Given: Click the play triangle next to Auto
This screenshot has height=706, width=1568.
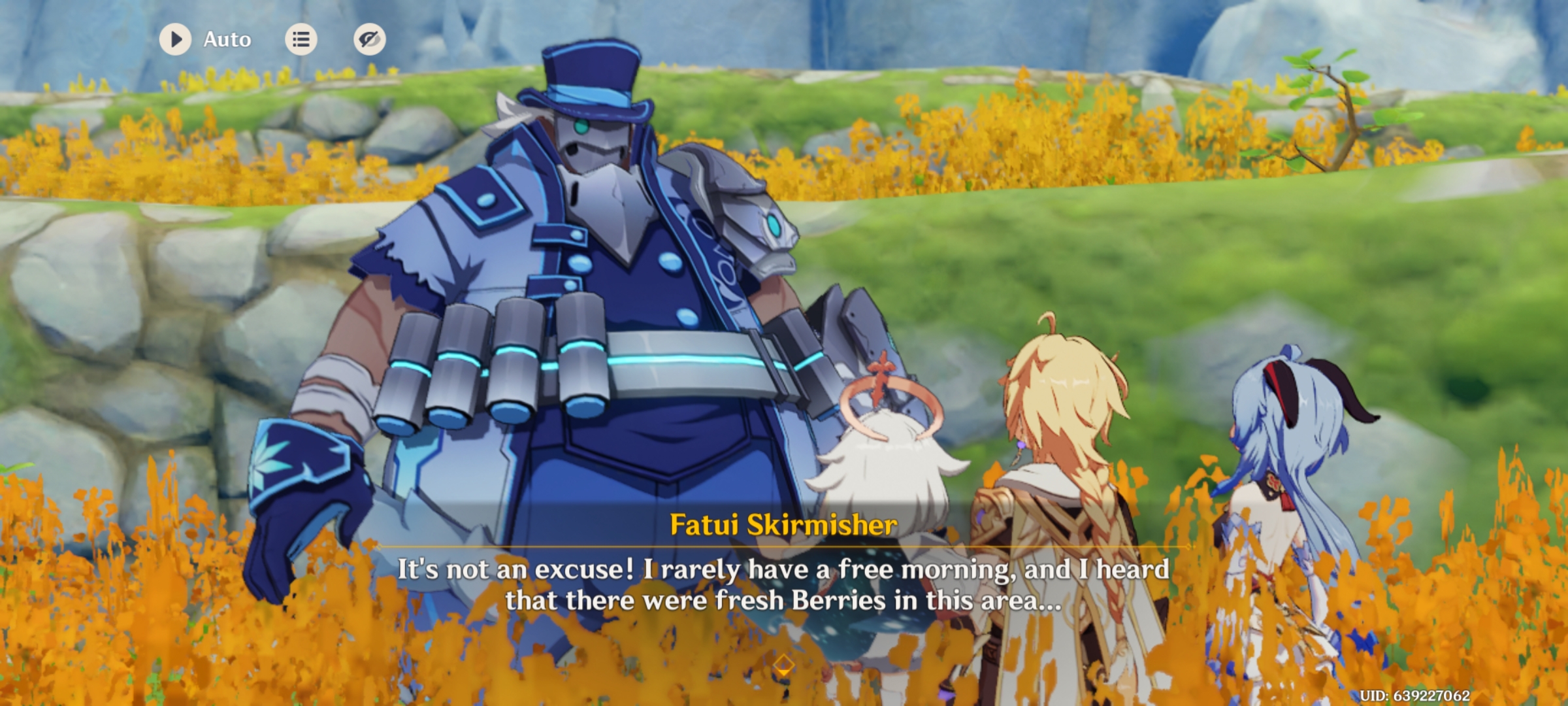Looking at the screenshot, I should point(174,39).
